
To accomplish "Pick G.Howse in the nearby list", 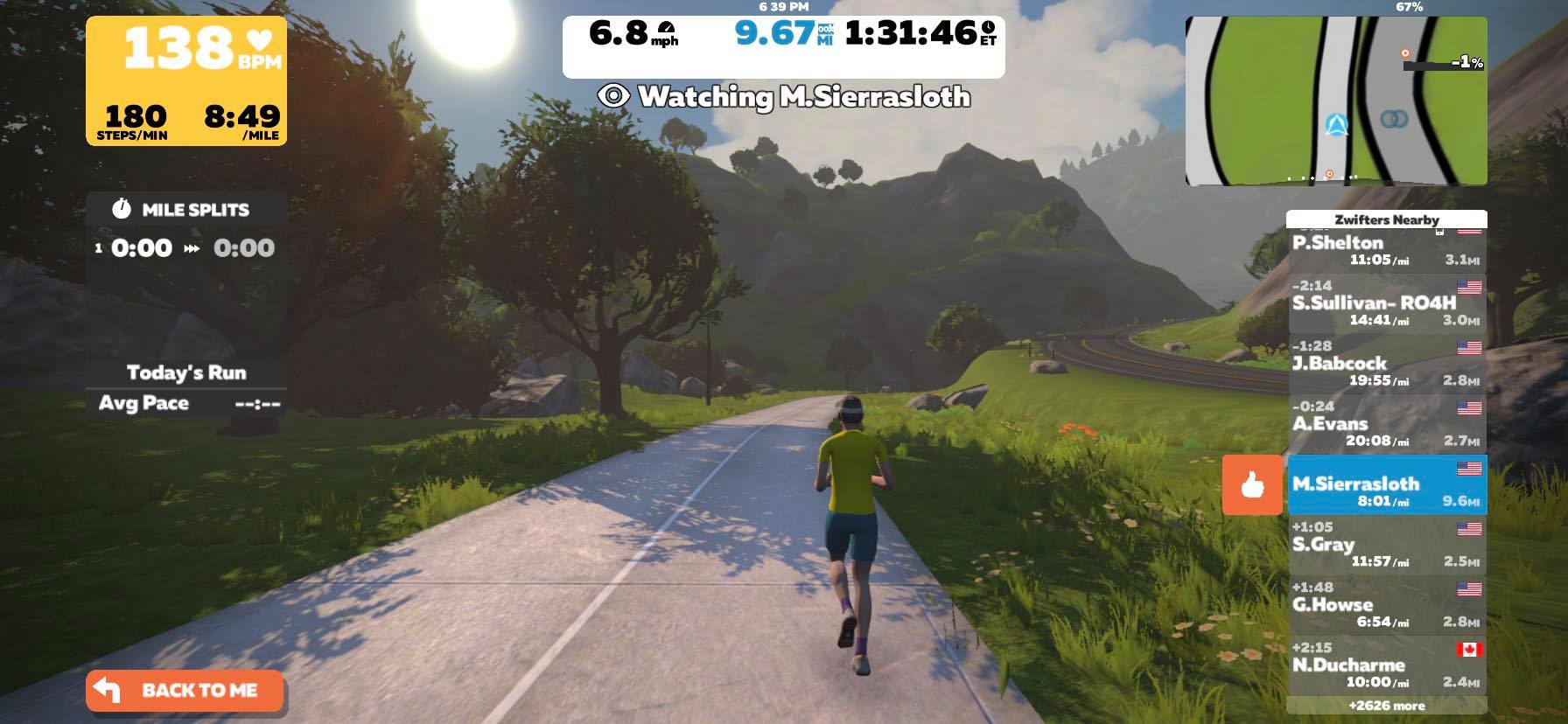I will tap(1386, 605).
